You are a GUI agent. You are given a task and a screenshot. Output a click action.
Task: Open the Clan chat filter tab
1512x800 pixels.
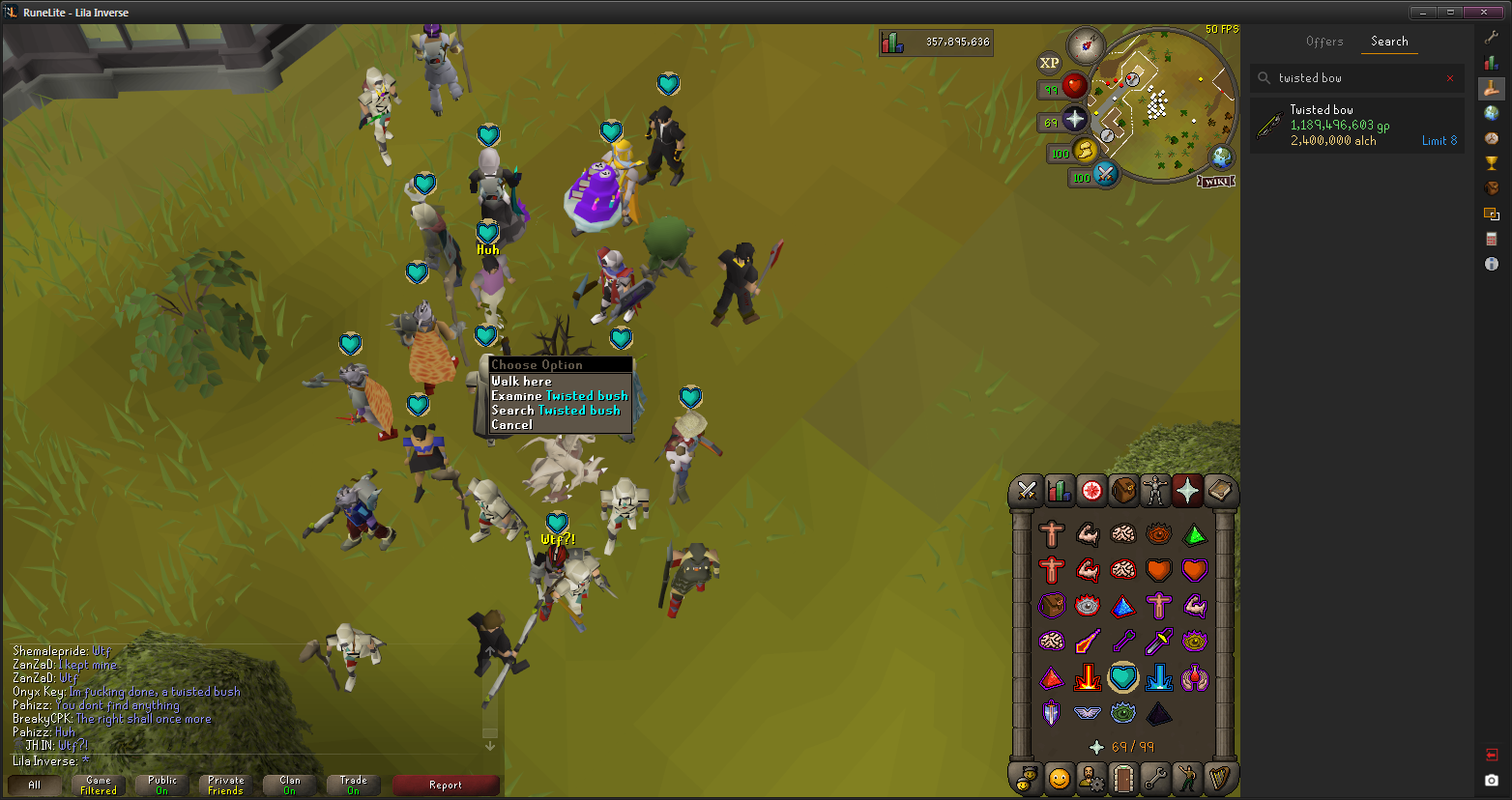click(290, 785)
